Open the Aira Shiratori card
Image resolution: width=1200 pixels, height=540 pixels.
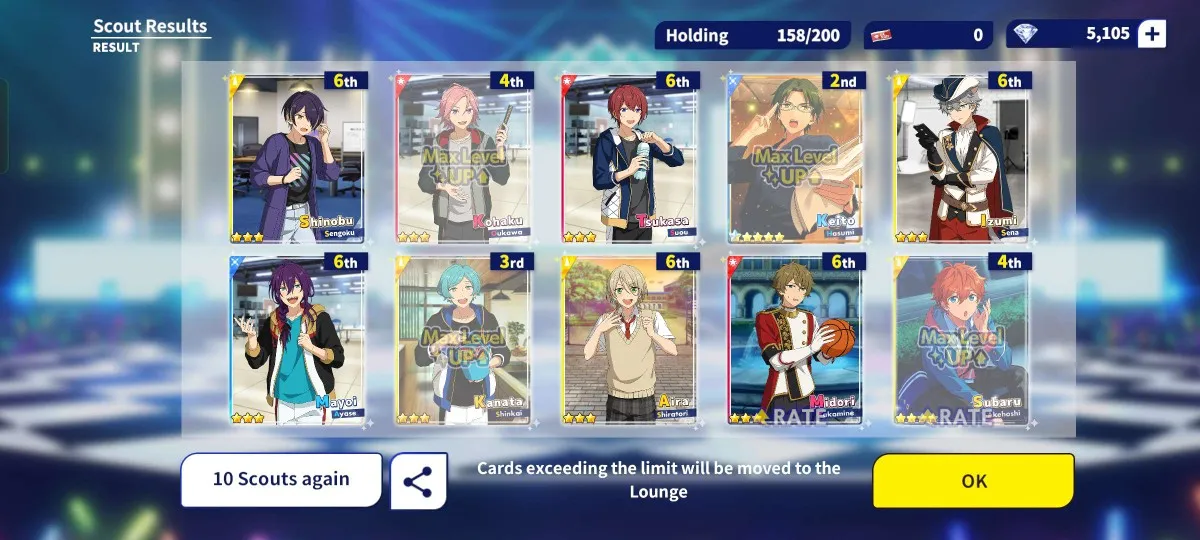pyautogui.click(x=630, y=340)
